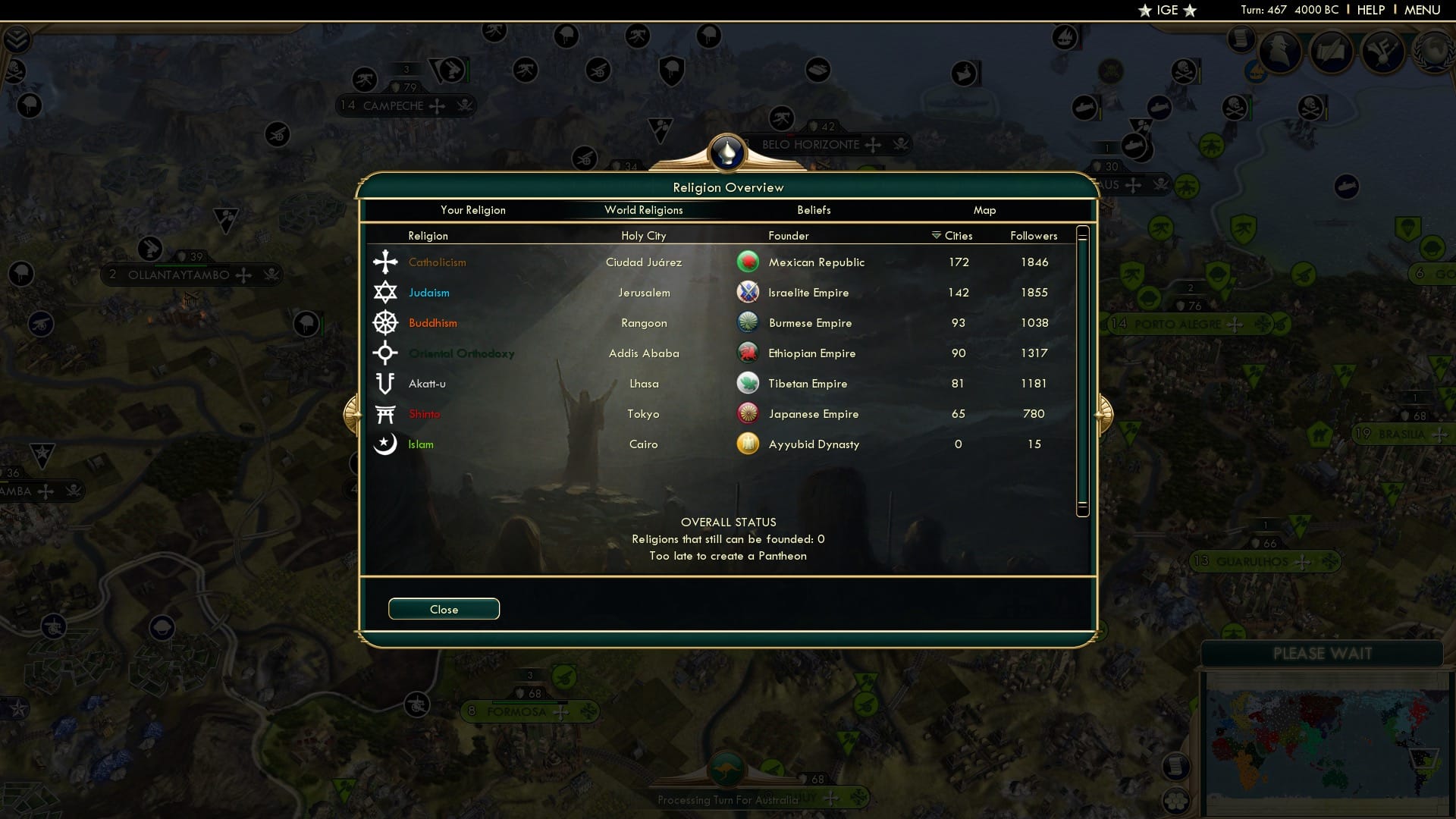Image resolution: width=1456 pixels, height=819 pixels.
Task: Open the IGE star menu
Action: 1168,10
